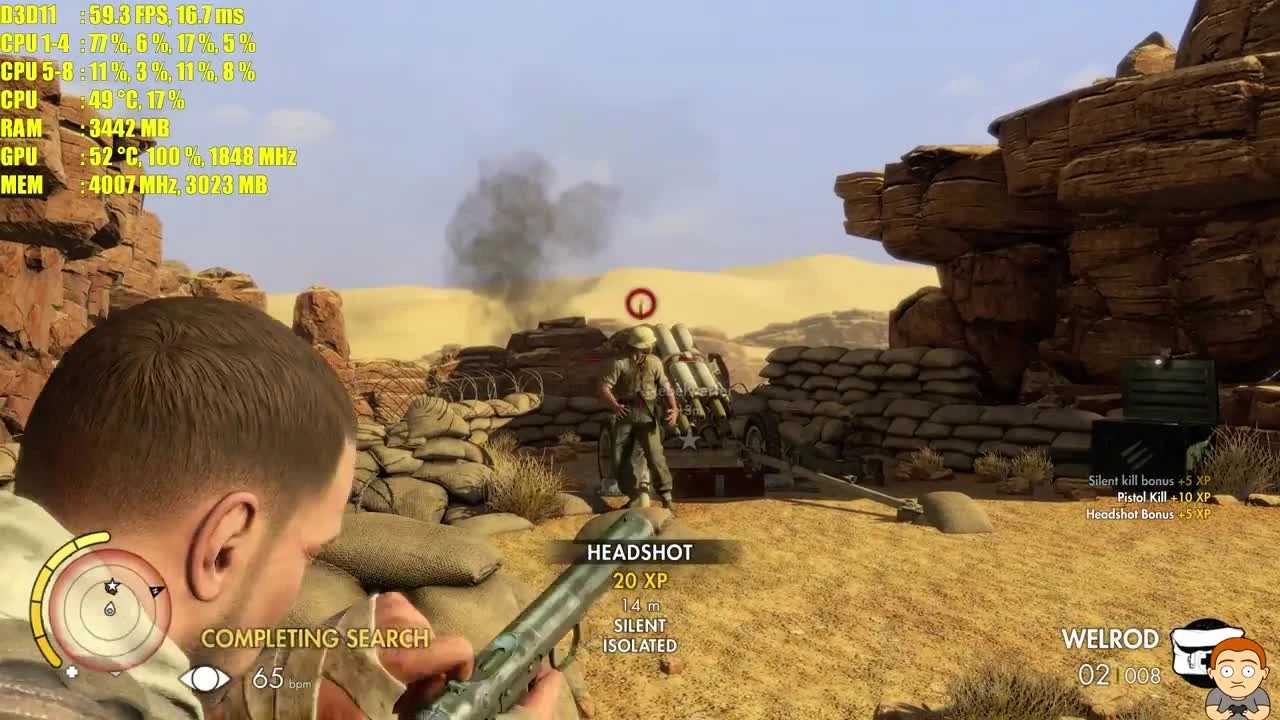
Task: Expand the HEADSHOT reward banner
Action: [638, 552]
